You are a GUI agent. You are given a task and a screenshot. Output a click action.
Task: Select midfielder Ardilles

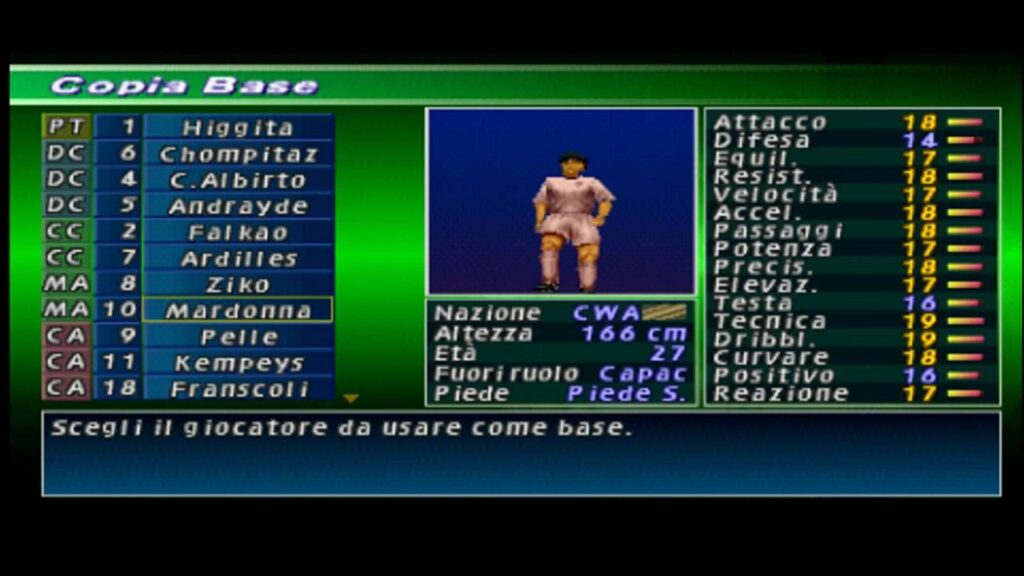pos(238,259)
